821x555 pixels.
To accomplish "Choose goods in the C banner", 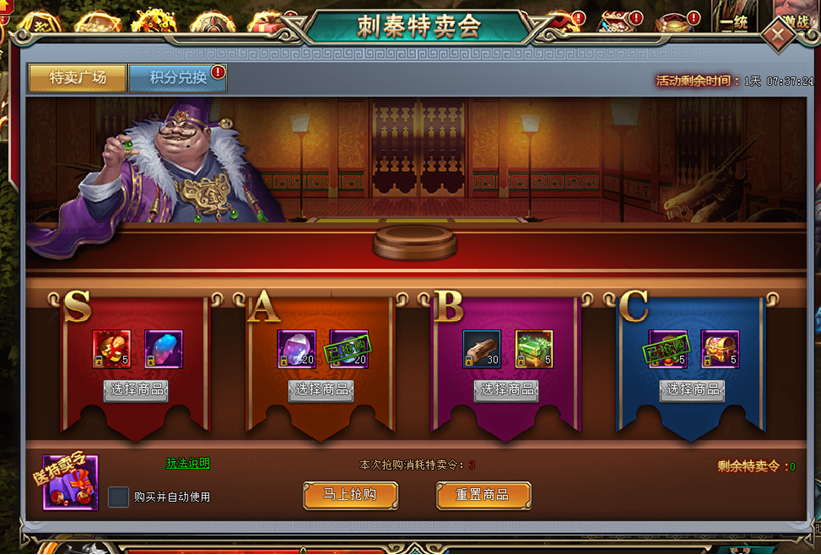I will click(x=692, y=390).
